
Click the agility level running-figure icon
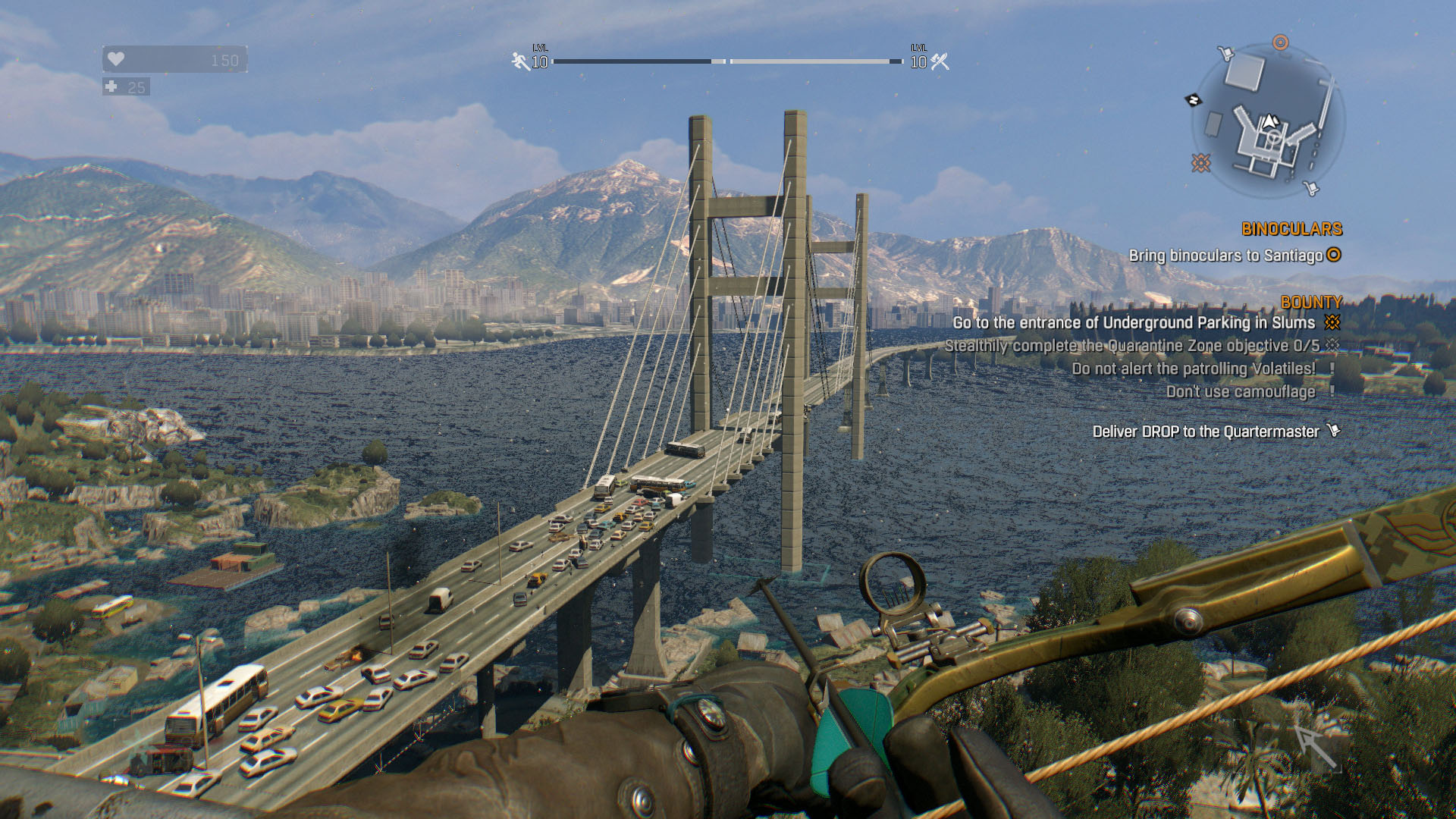(x=520, y=61)
